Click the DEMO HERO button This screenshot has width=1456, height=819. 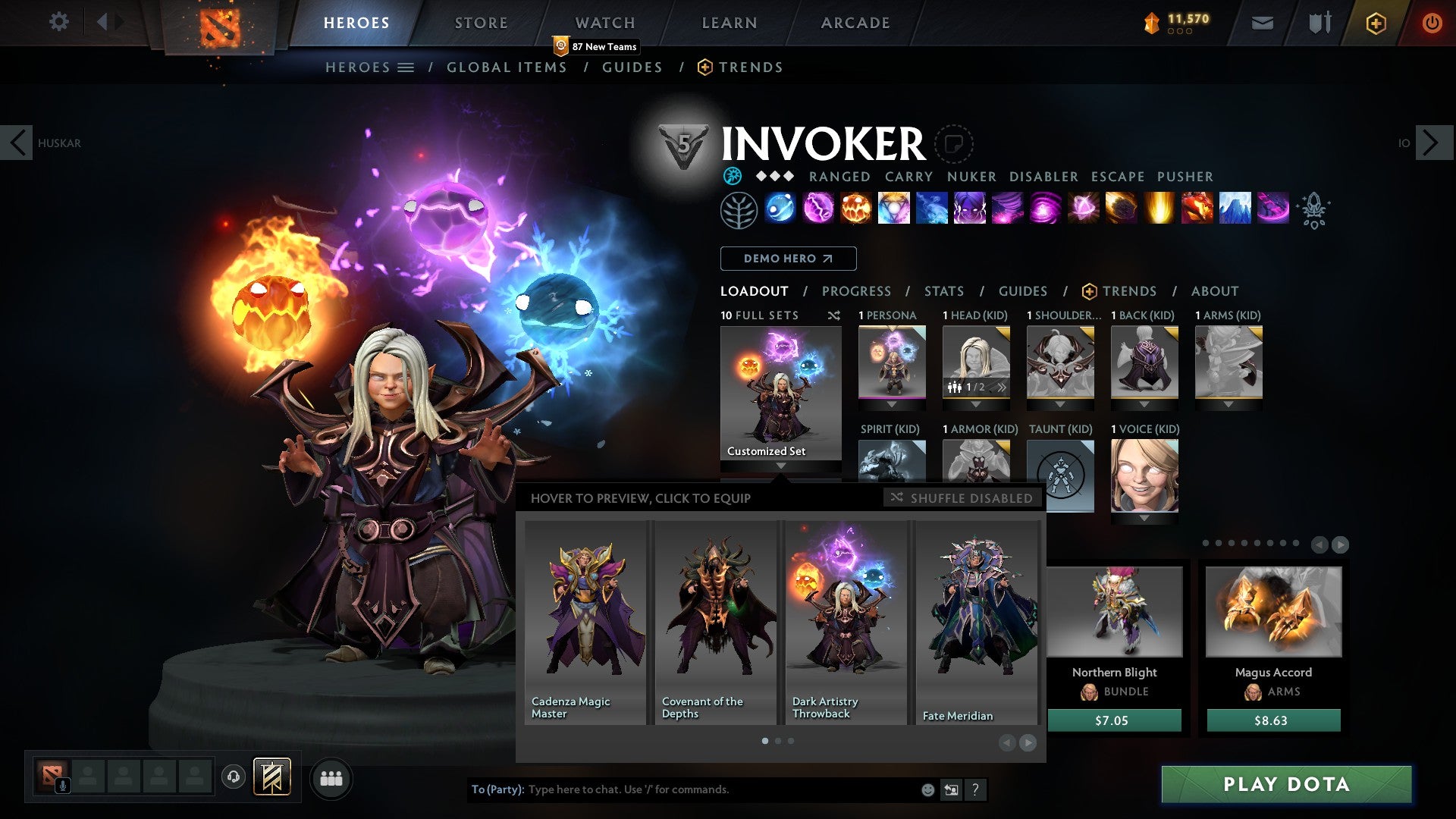pos(787,258)
